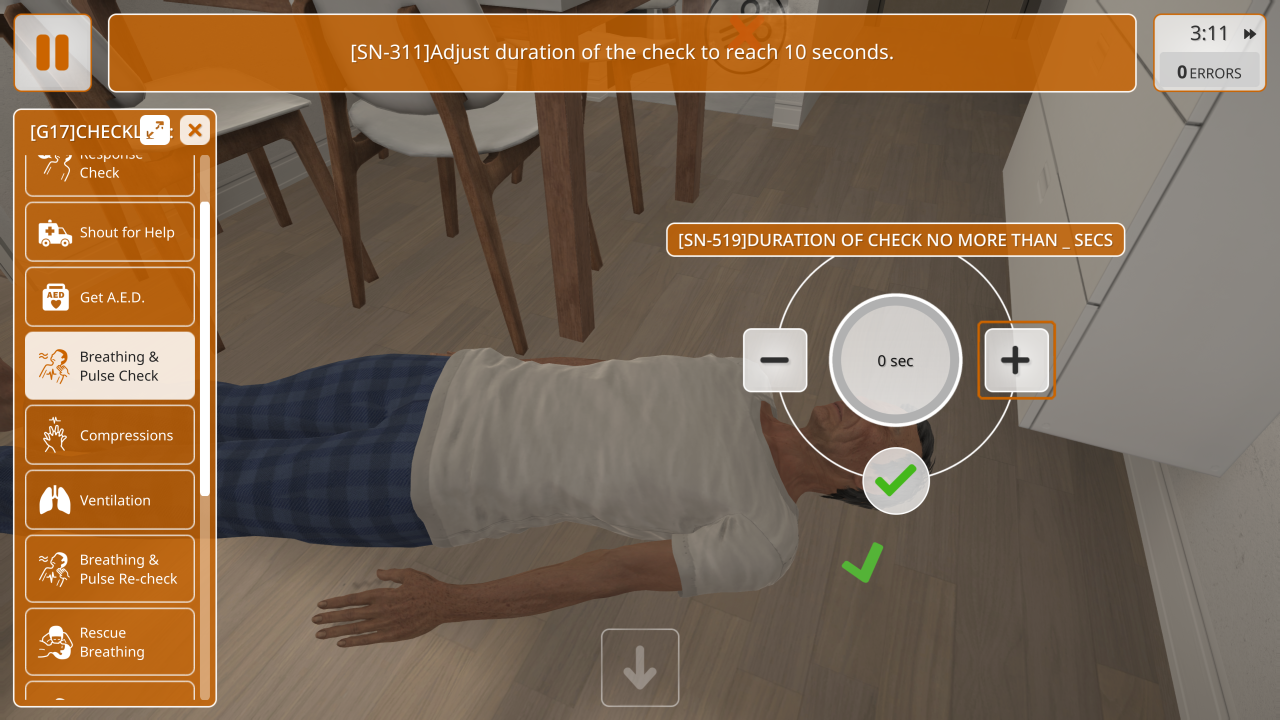Select Get A.E.D. checklist item
This screenshot has height=720, width=1280.
pyautogui.click(x=110, y=297)
